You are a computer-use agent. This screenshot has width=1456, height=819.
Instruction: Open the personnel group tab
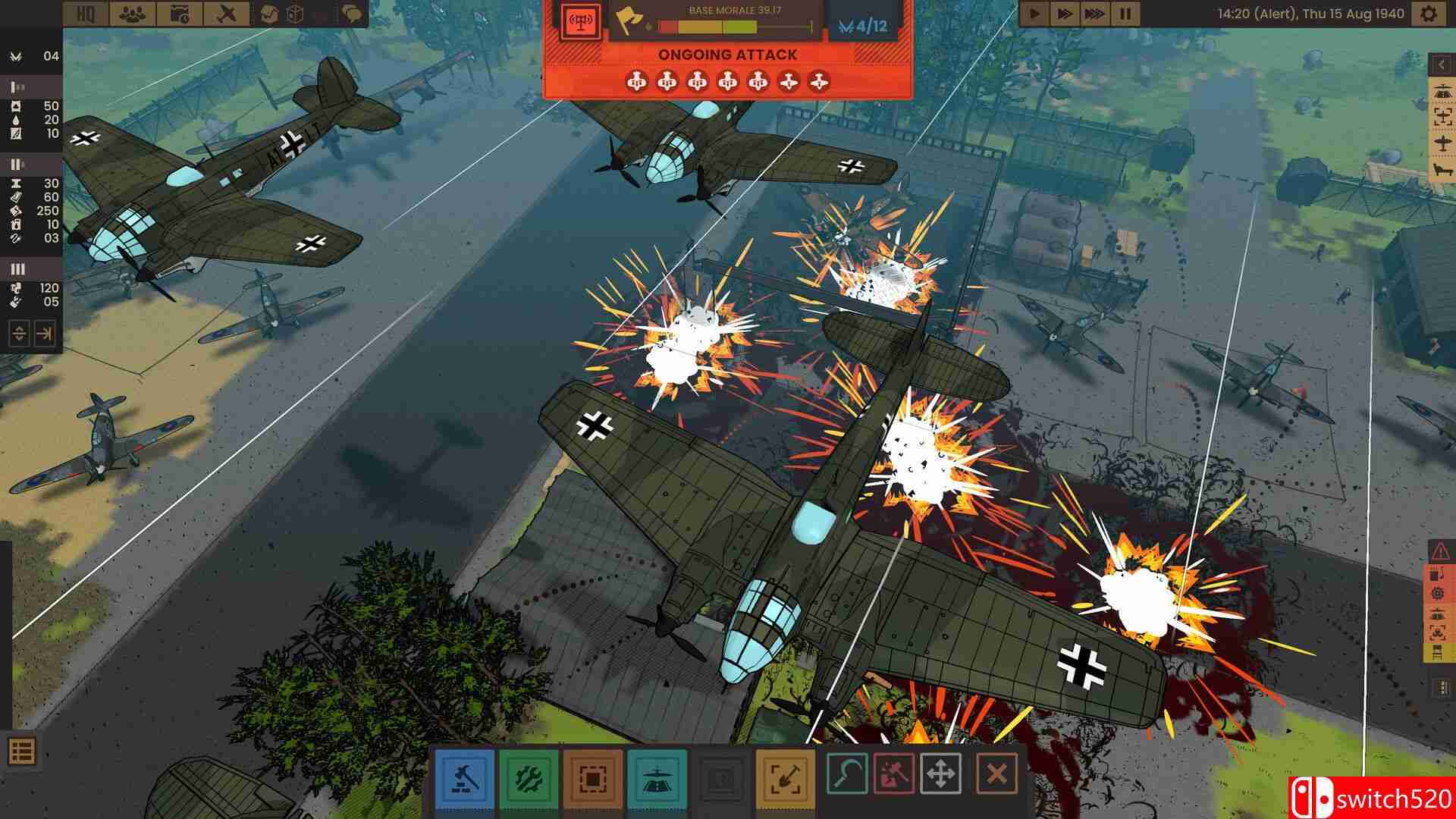click(133, 14)
